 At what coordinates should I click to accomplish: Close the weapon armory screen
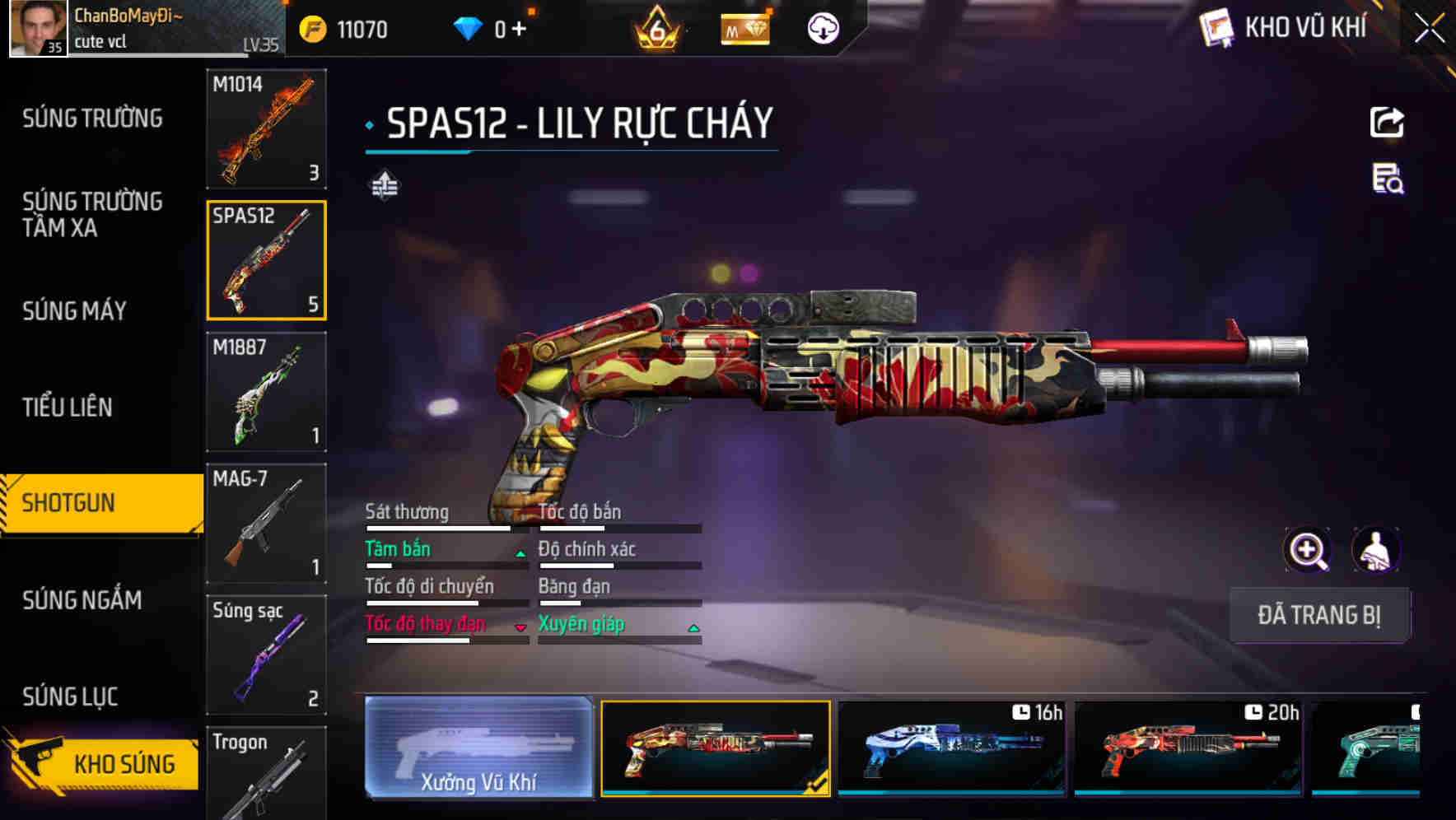click(1430, 29)
